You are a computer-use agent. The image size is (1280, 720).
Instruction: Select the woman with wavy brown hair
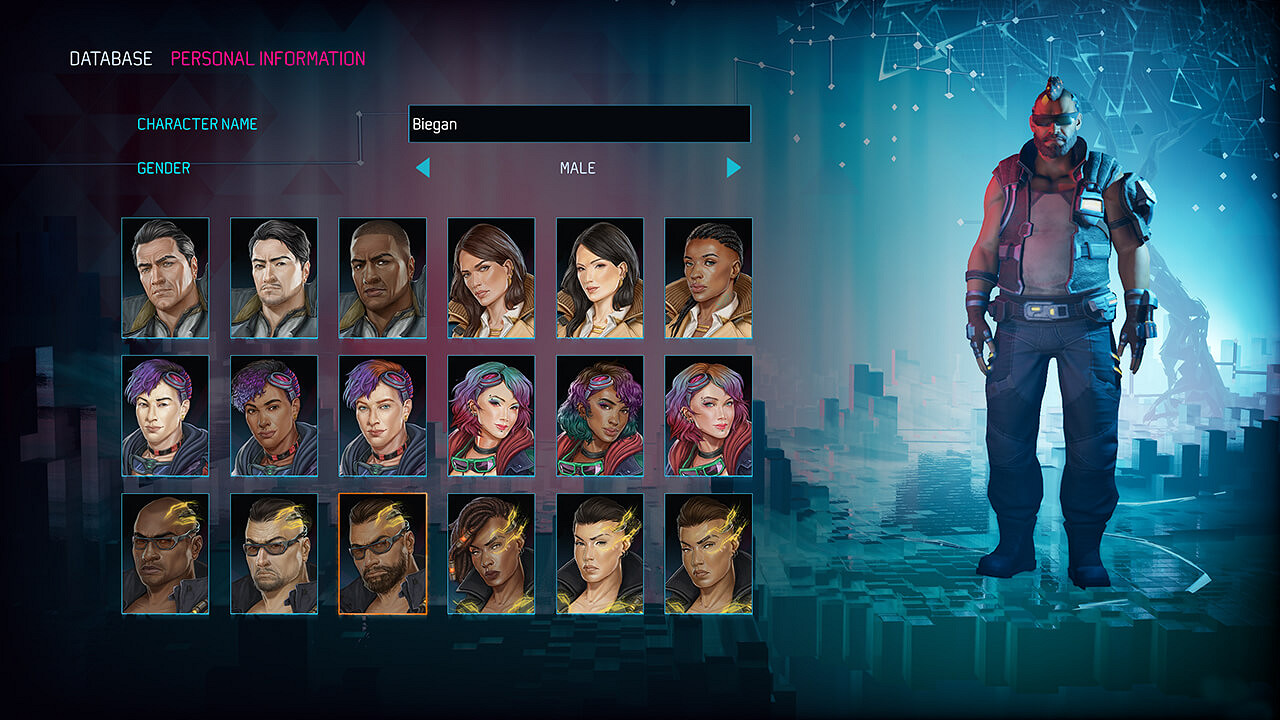tap(491, 278)
